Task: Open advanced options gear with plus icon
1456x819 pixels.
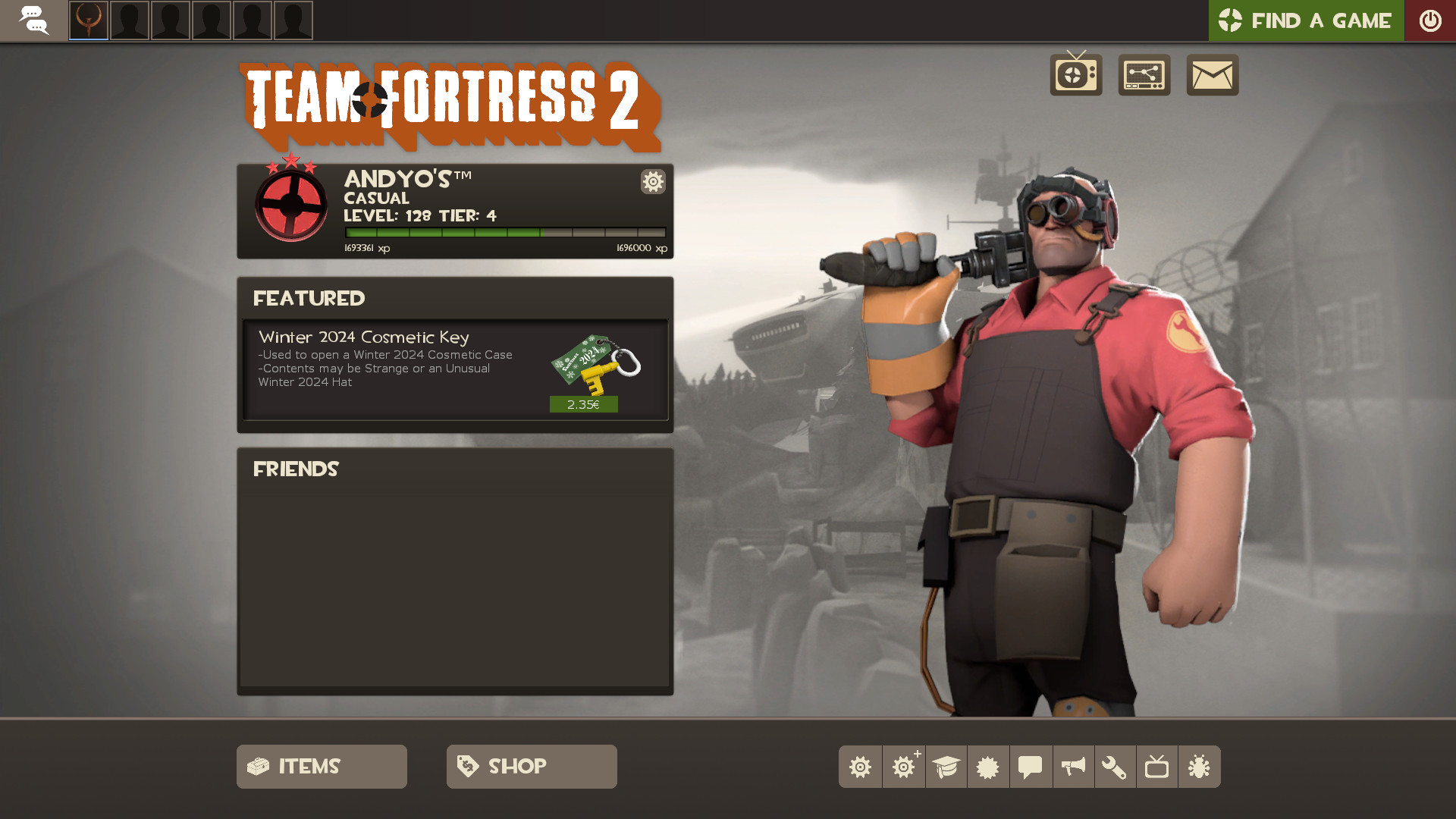Action: tap(903, 767)
